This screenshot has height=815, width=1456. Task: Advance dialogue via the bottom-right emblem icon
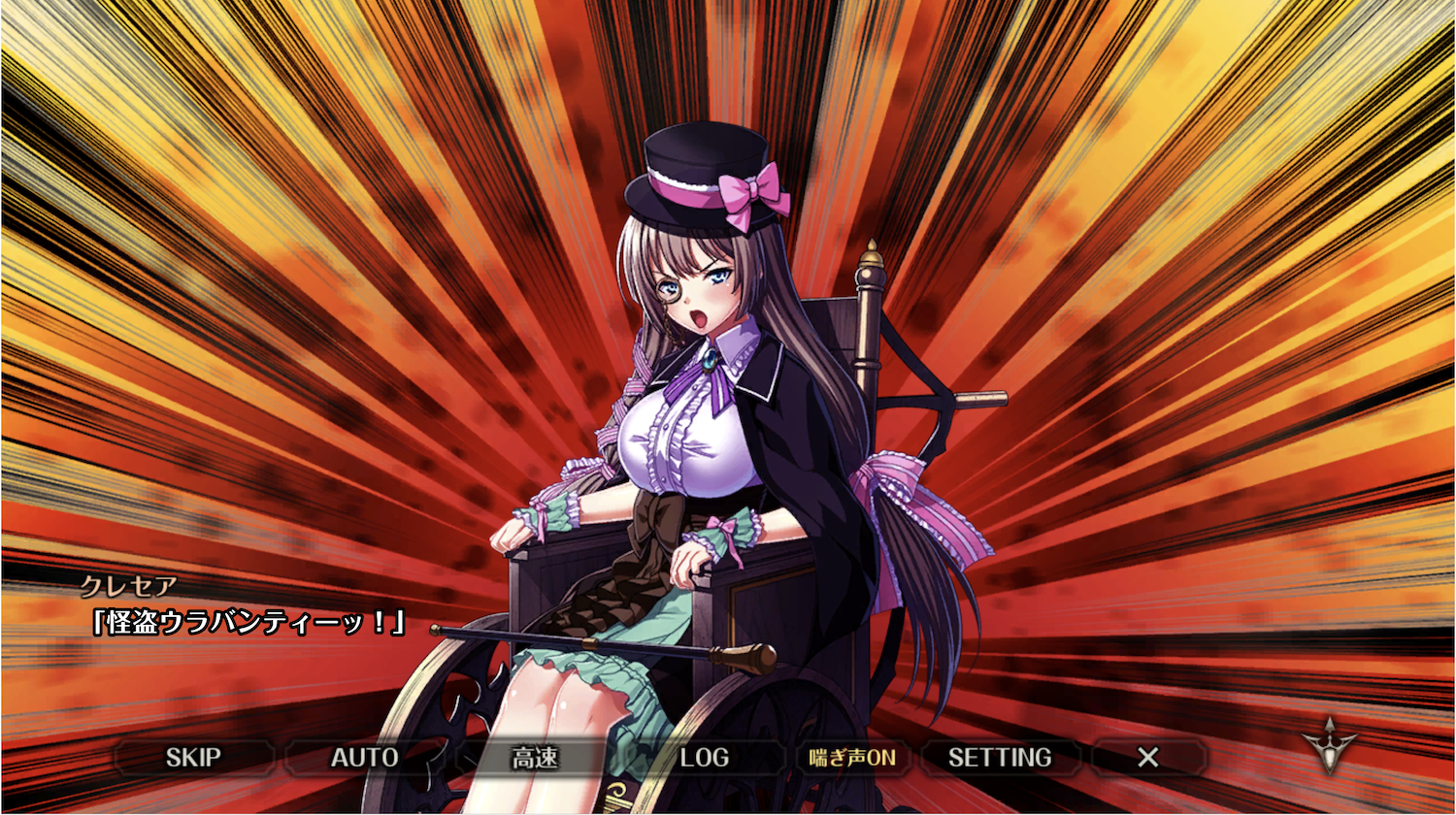[1329, 747]
